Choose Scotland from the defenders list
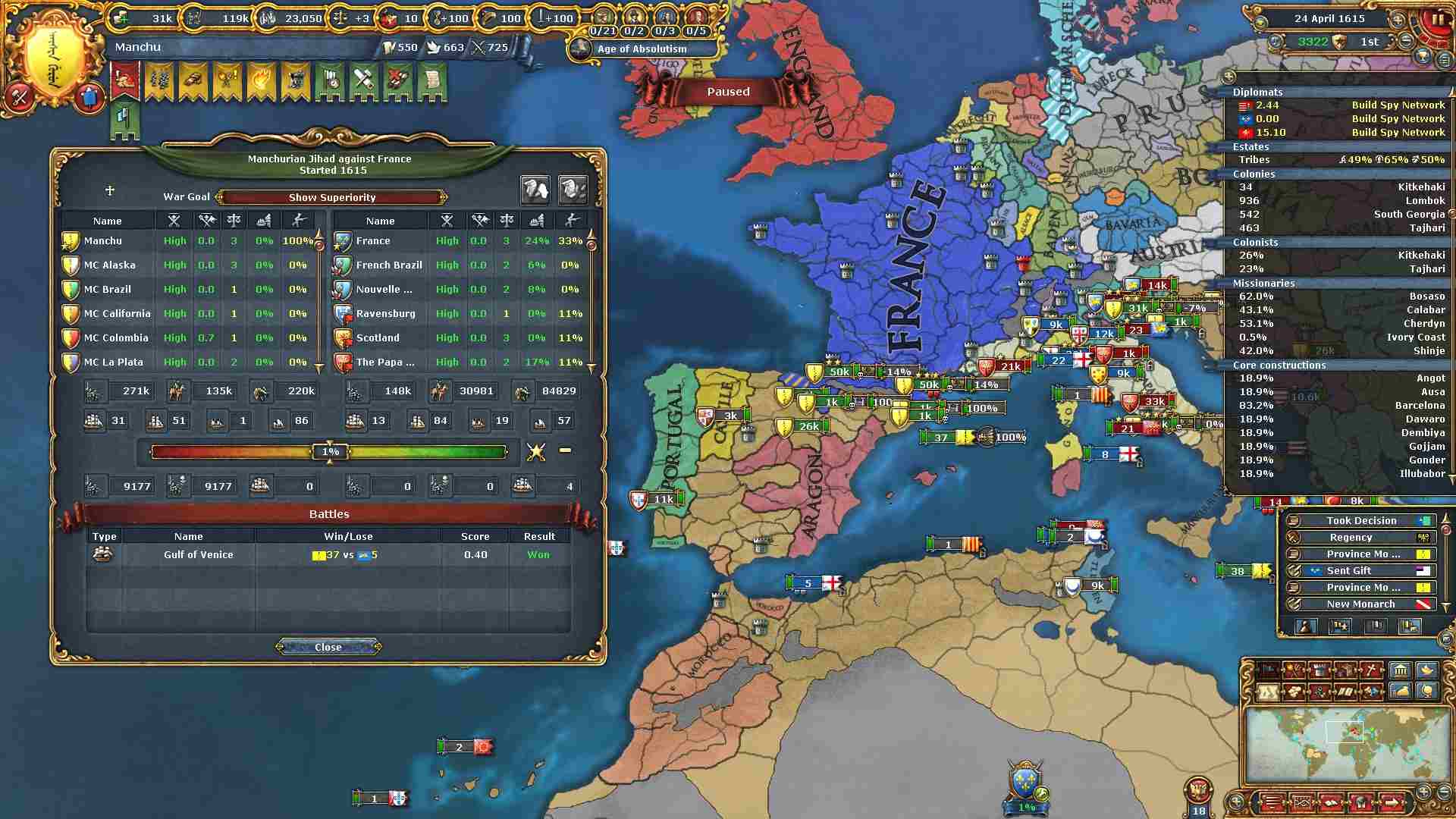 378,337
